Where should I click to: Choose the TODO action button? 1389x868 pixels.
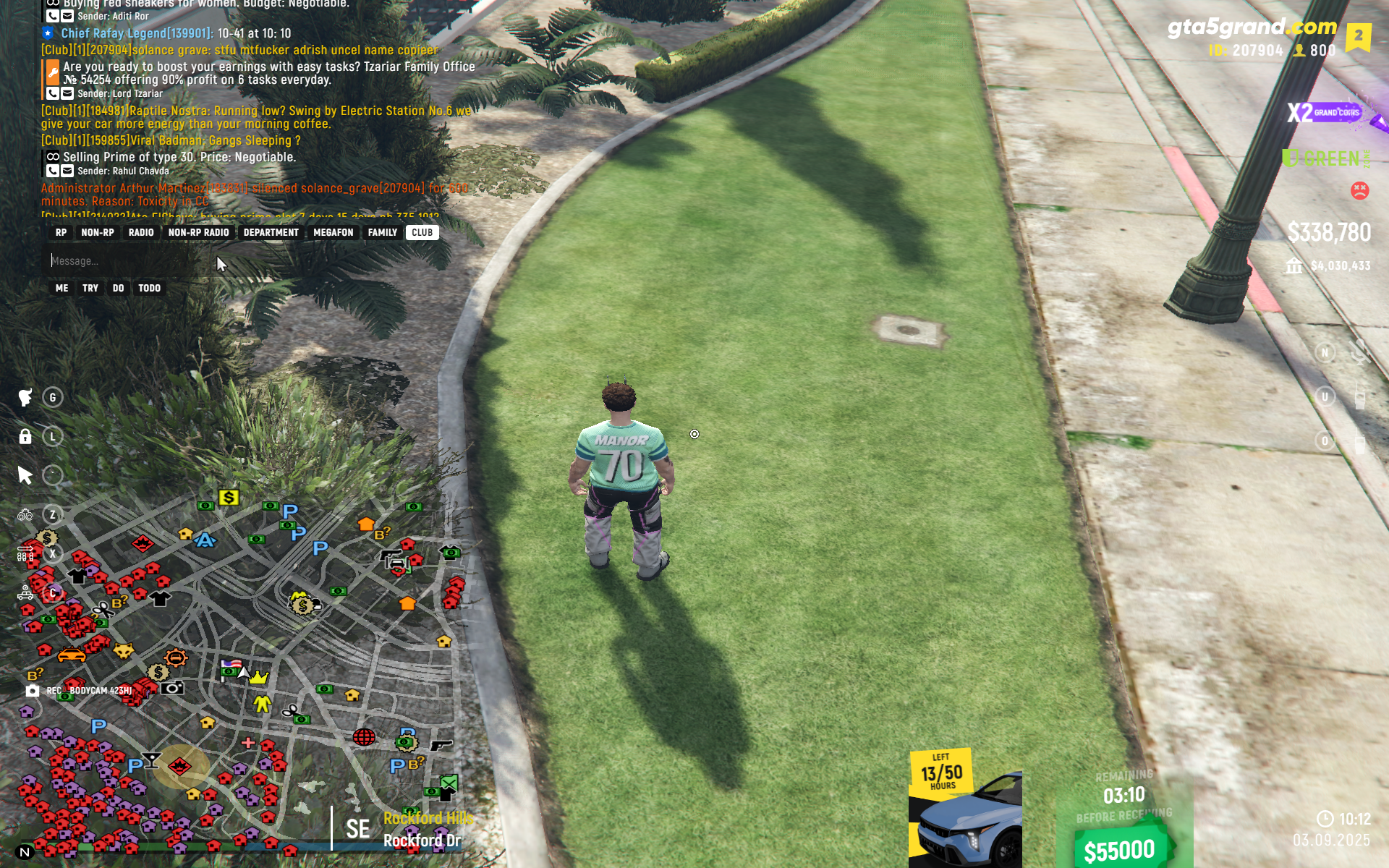click(150, 288)
